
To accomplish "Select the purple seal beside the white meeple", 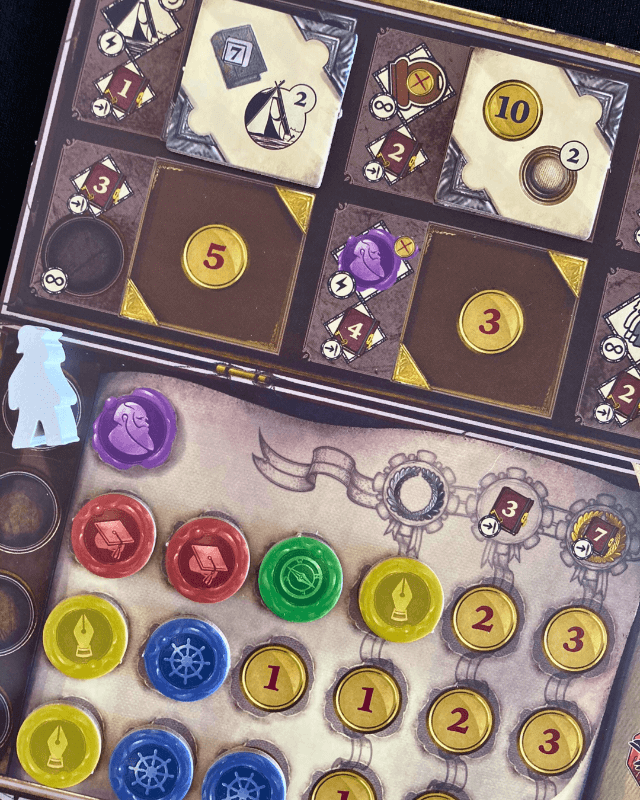I will coord(134,429).
